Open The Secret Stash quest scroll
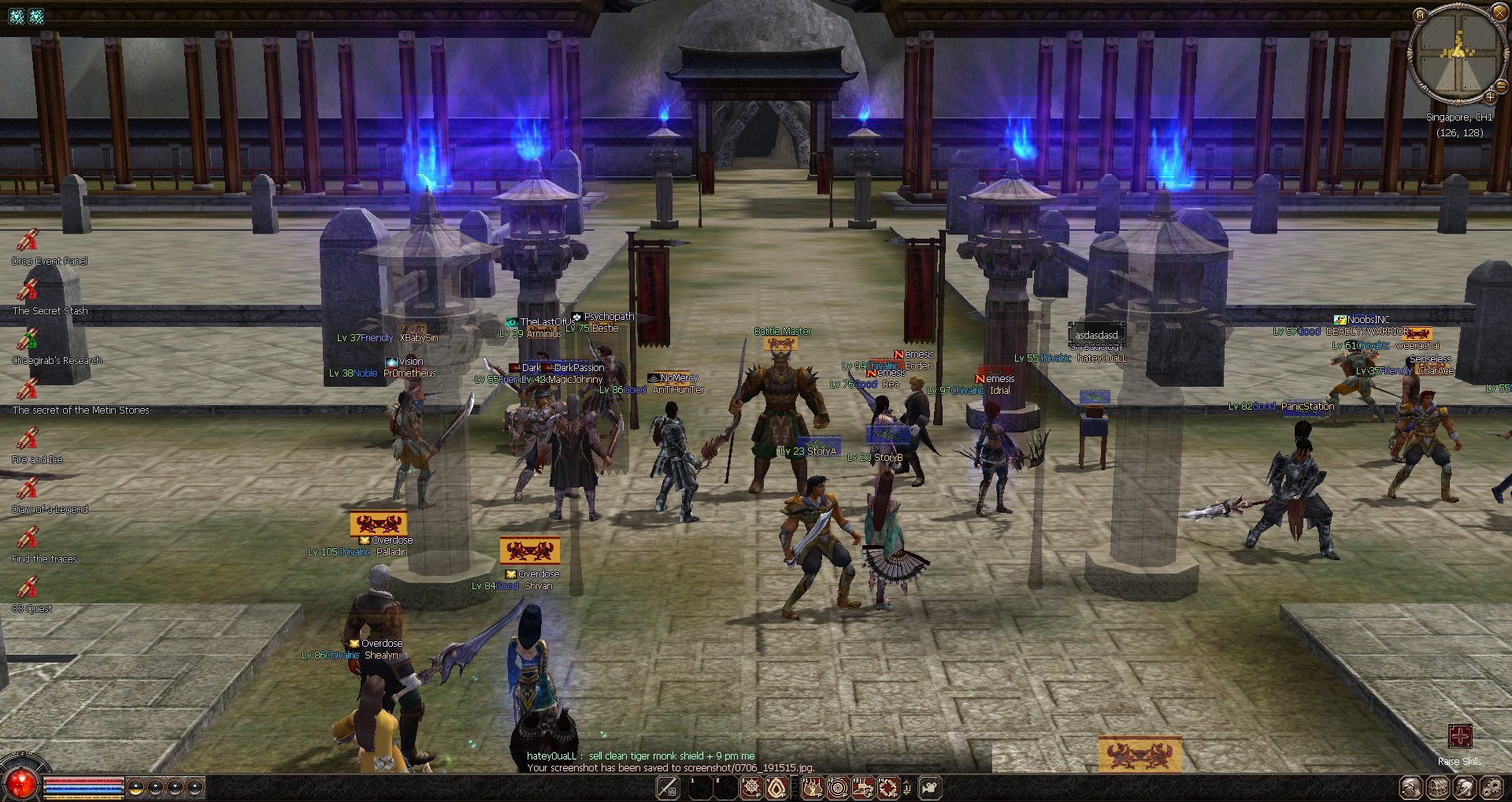 (x=28, y=290)
